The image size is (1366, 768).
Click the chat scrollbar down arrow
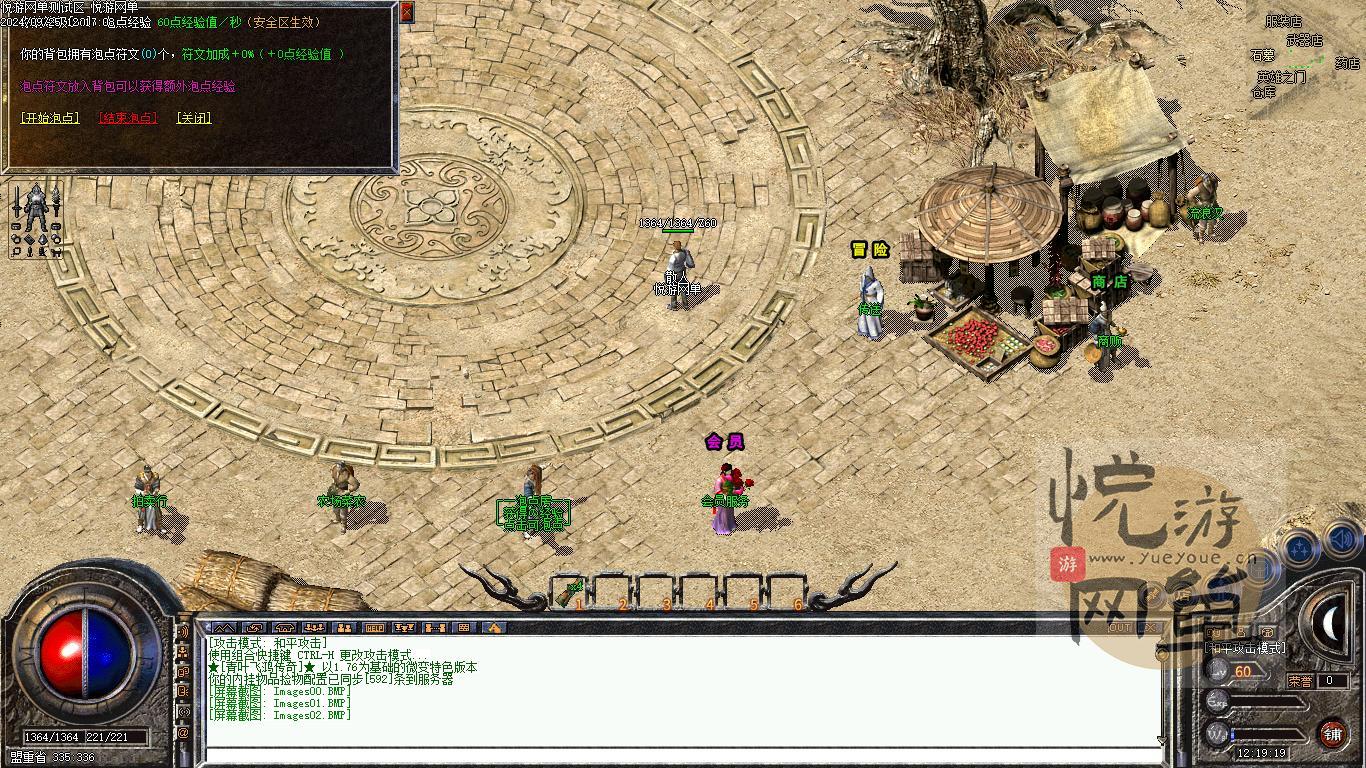[1161, 741]
